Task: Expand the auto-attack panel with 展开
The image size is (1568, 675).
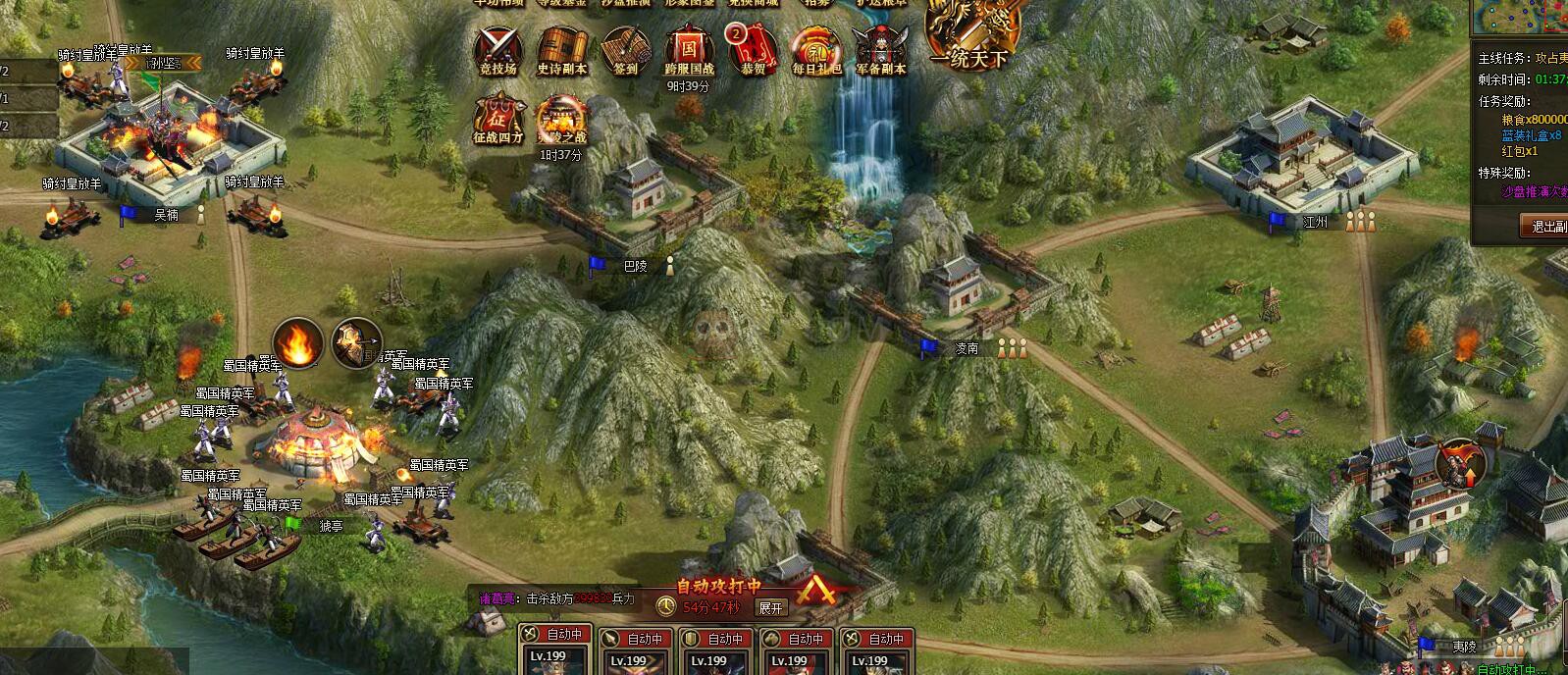Action: pos(770,607)
